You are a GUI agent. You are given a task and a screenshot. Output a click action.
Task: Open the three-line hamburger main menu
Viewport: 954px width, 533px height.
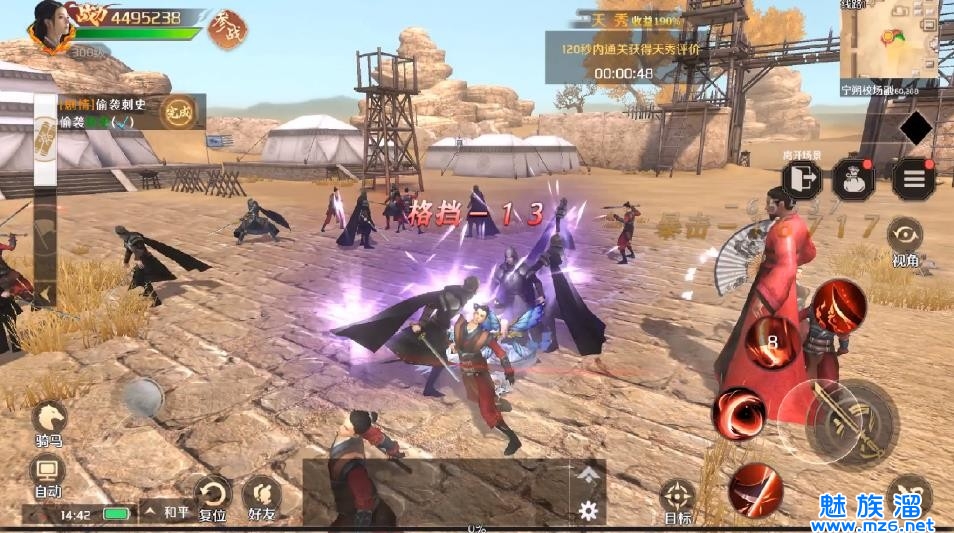tap(912, 180)
